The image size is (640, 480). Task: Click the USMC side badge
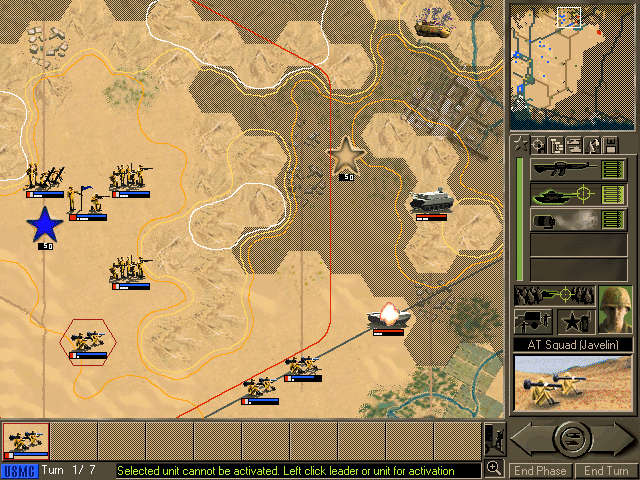18,470
